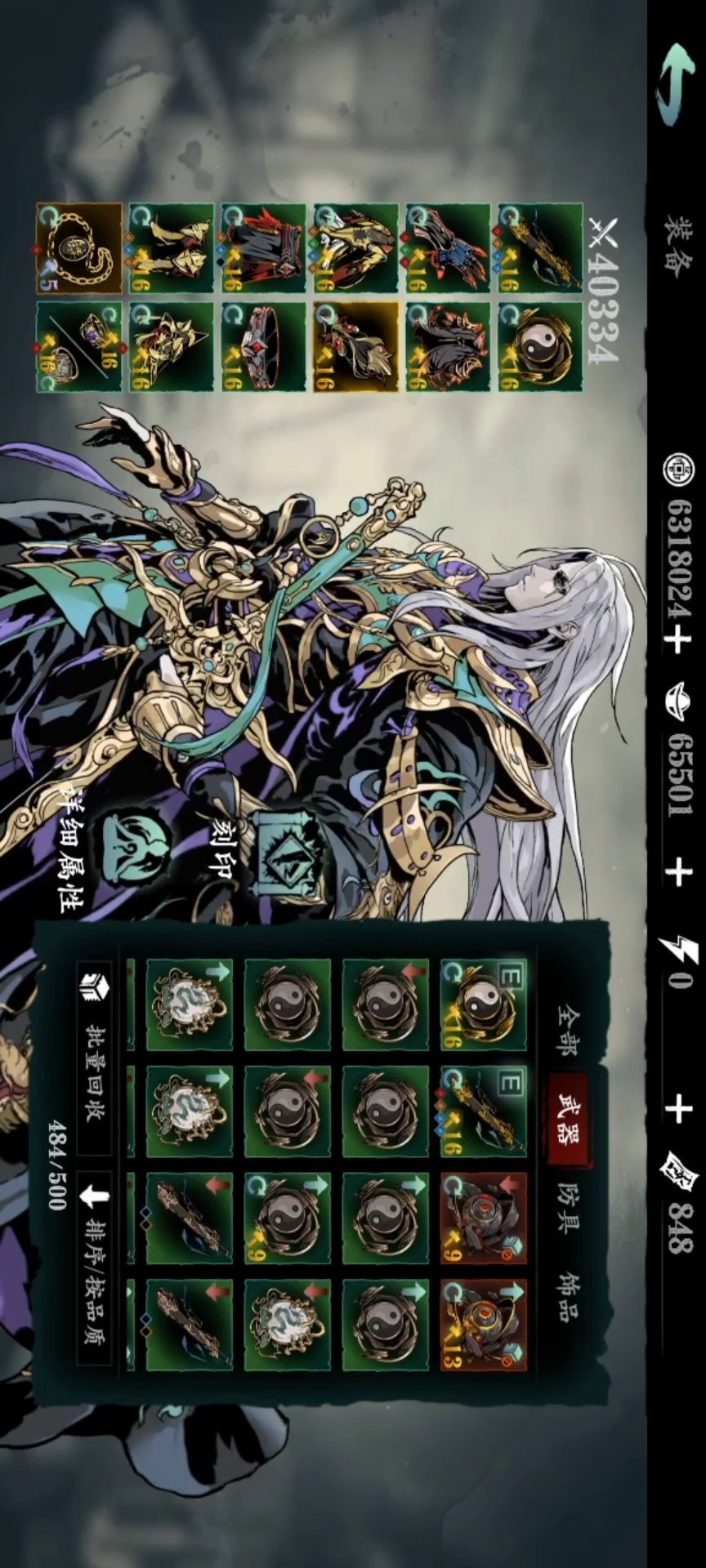This screenshot has width=706, height=1568.
Task: Refill lightning energy with the plus
Action: click(677, 1108)
